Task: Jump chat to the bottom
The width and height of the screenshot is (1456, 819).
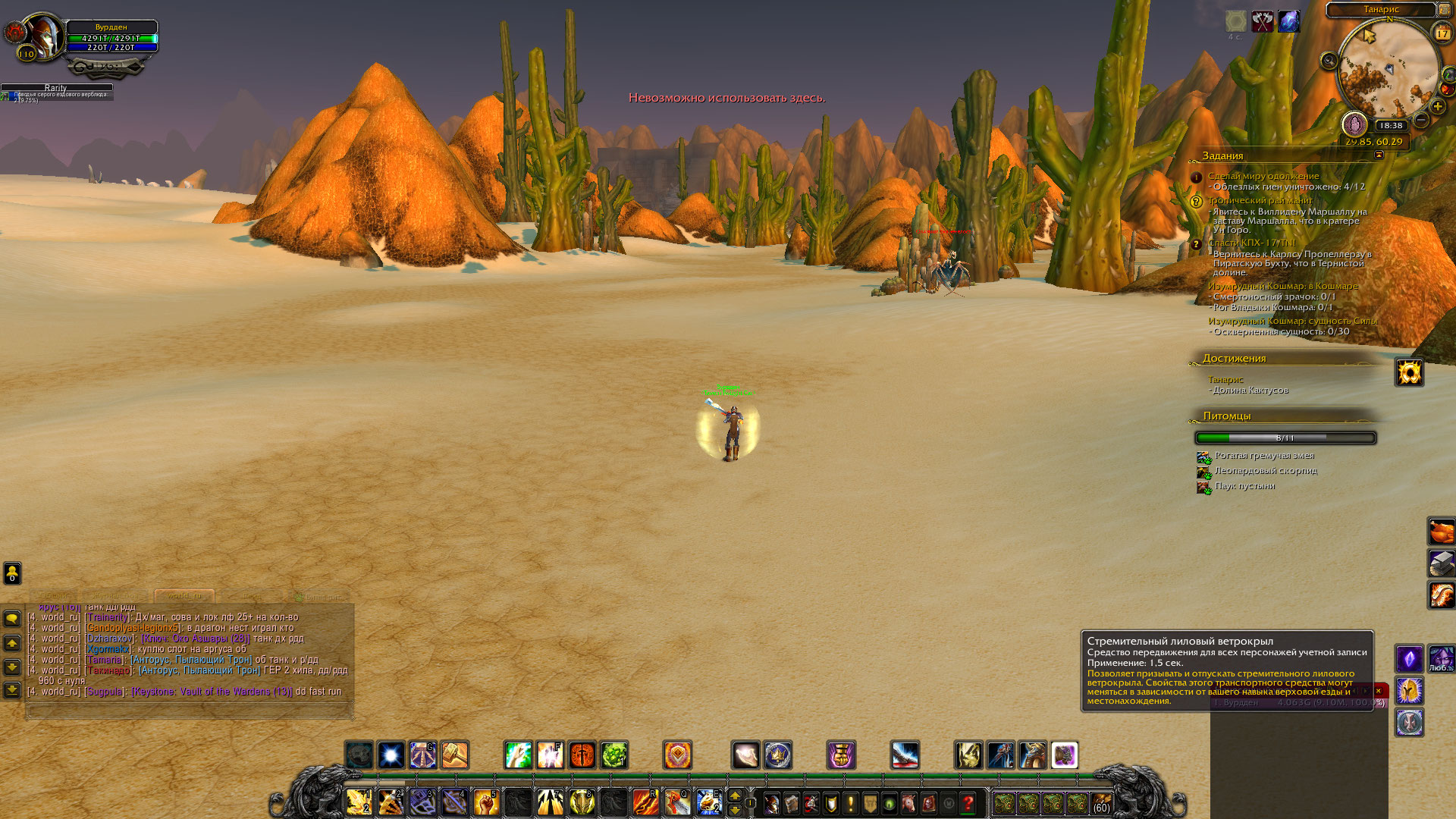Action: [x=12, y=690]
